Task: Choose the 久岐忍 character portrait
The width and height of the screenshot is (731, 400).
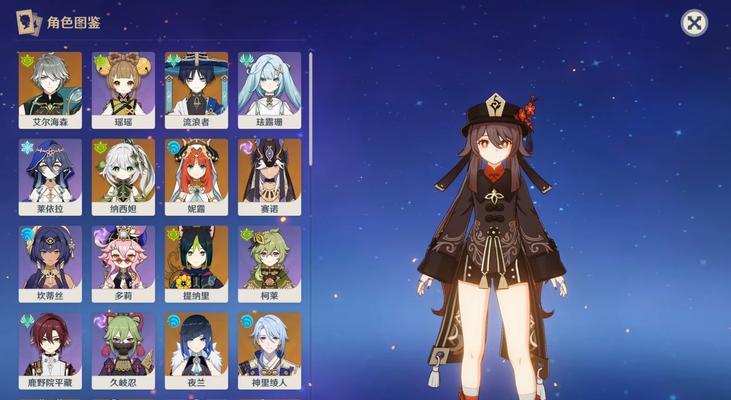Action: [123, 348]
